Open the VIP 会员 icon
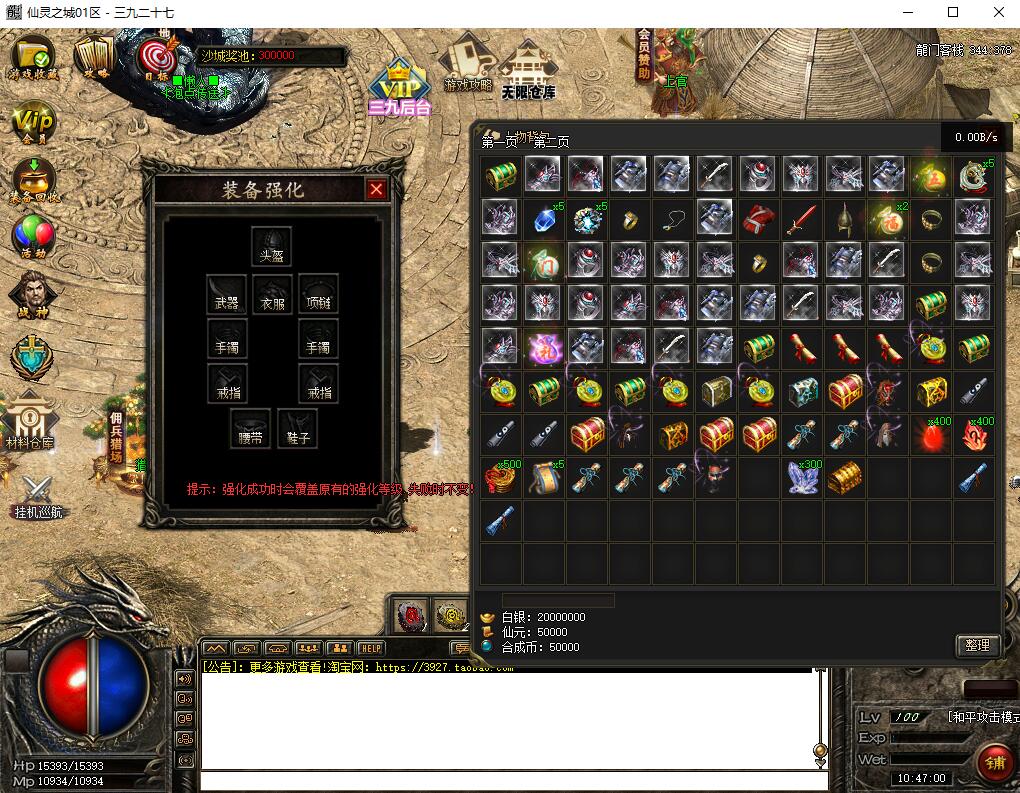The width and height of the screenshot is (1020, 793). (31, 124)
